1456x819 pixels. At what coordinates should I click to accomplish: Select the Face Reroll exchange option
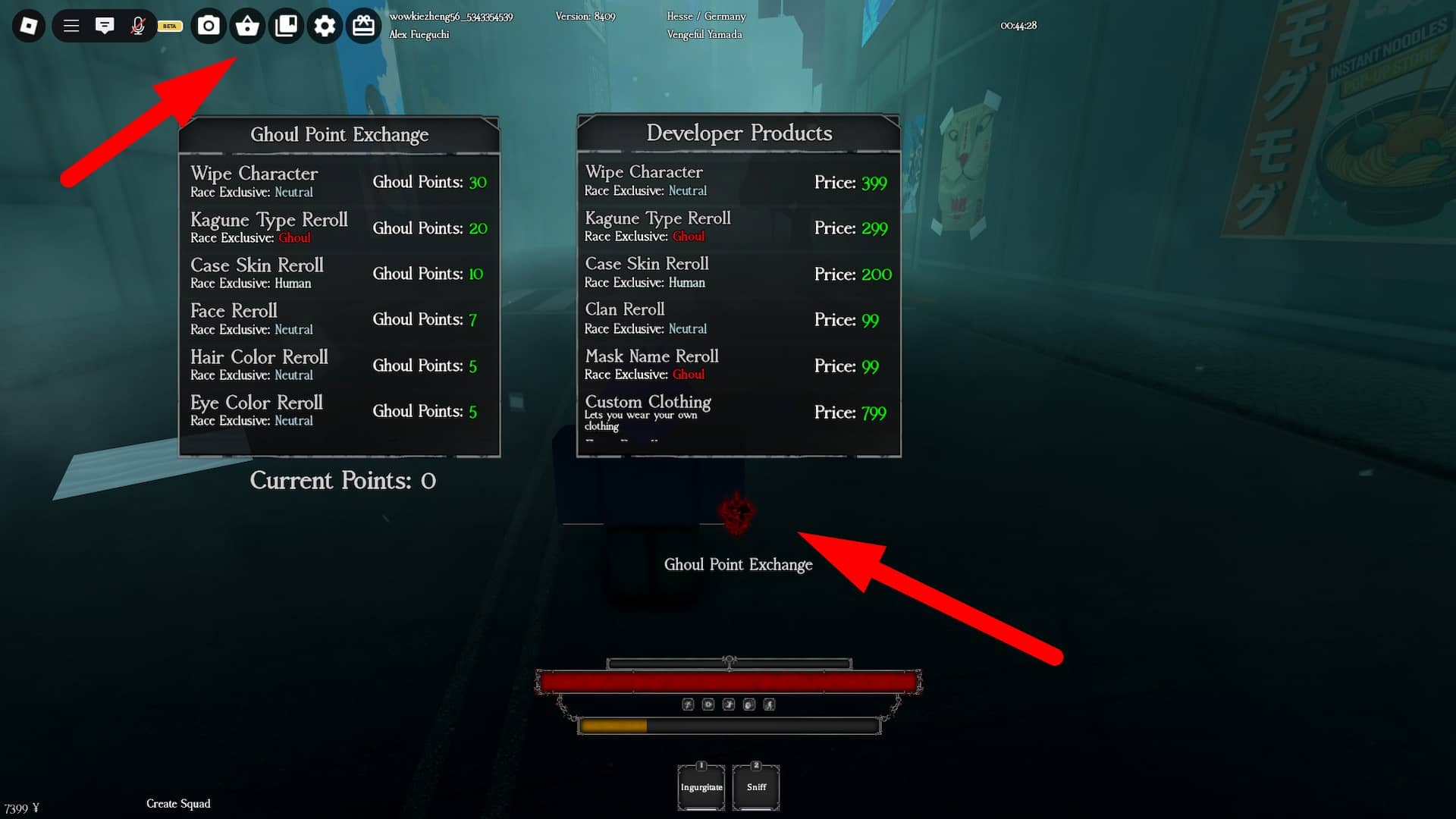339,318
